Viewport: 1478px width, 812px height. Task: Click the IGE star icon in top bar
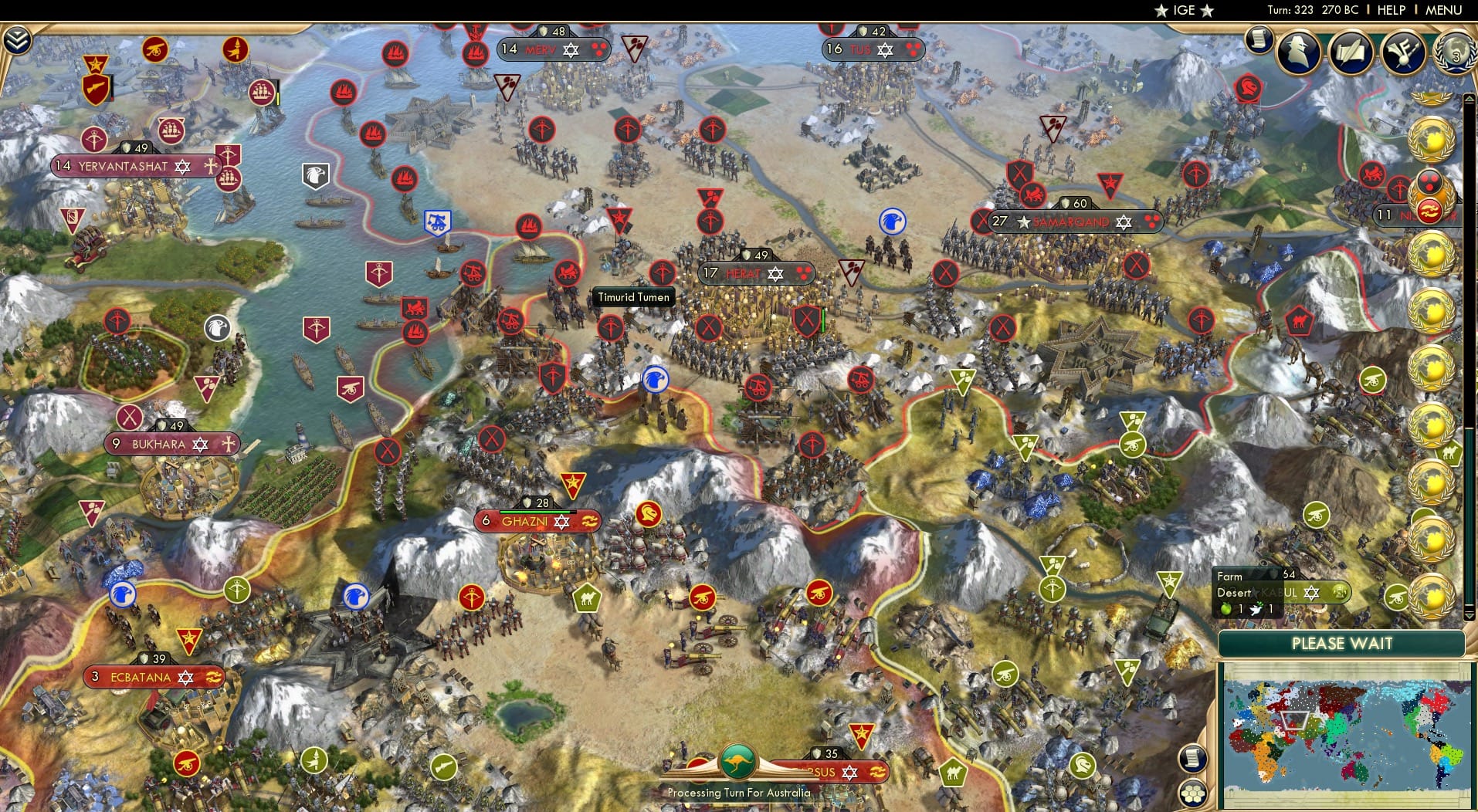pyautogui.click(x=1162, y=10)
